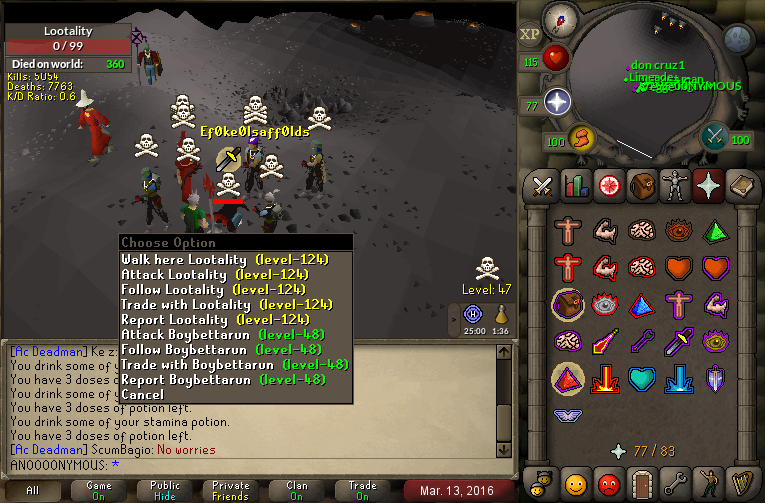Image resolution: width=775 pixels, height=504 pixels.
Task: Toggle the Public chat filter
Action: click(165, 490)
